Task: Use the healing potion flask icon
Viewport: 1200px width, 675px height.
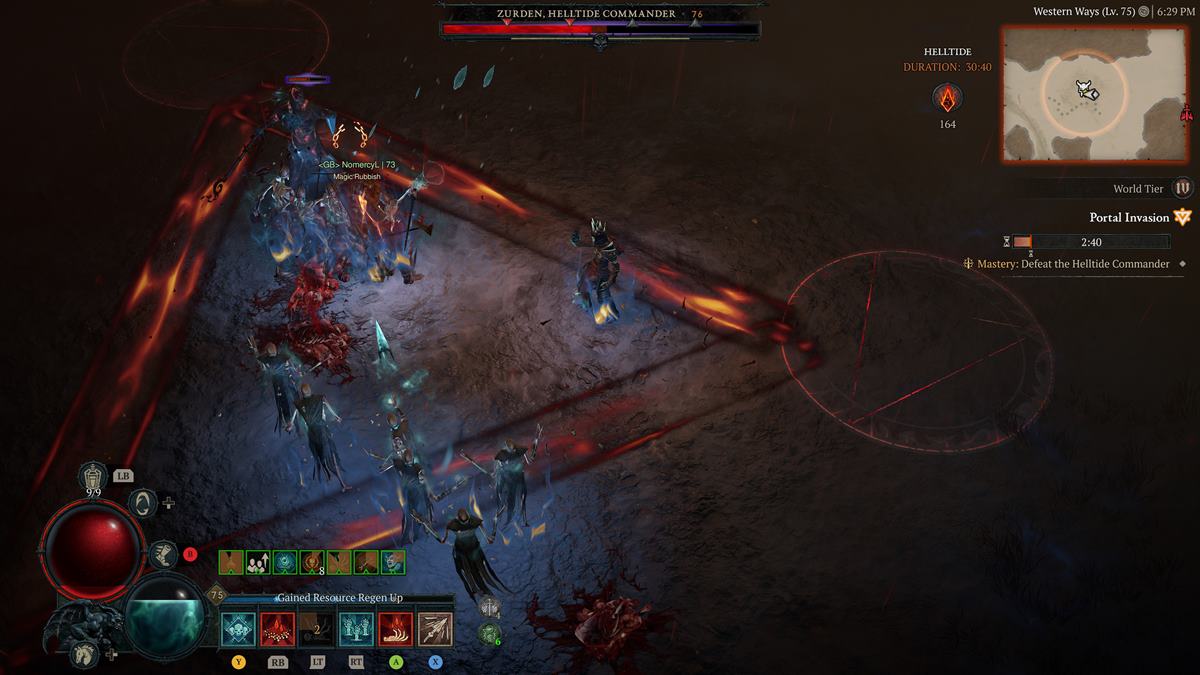Action: [x=93, y=476]
